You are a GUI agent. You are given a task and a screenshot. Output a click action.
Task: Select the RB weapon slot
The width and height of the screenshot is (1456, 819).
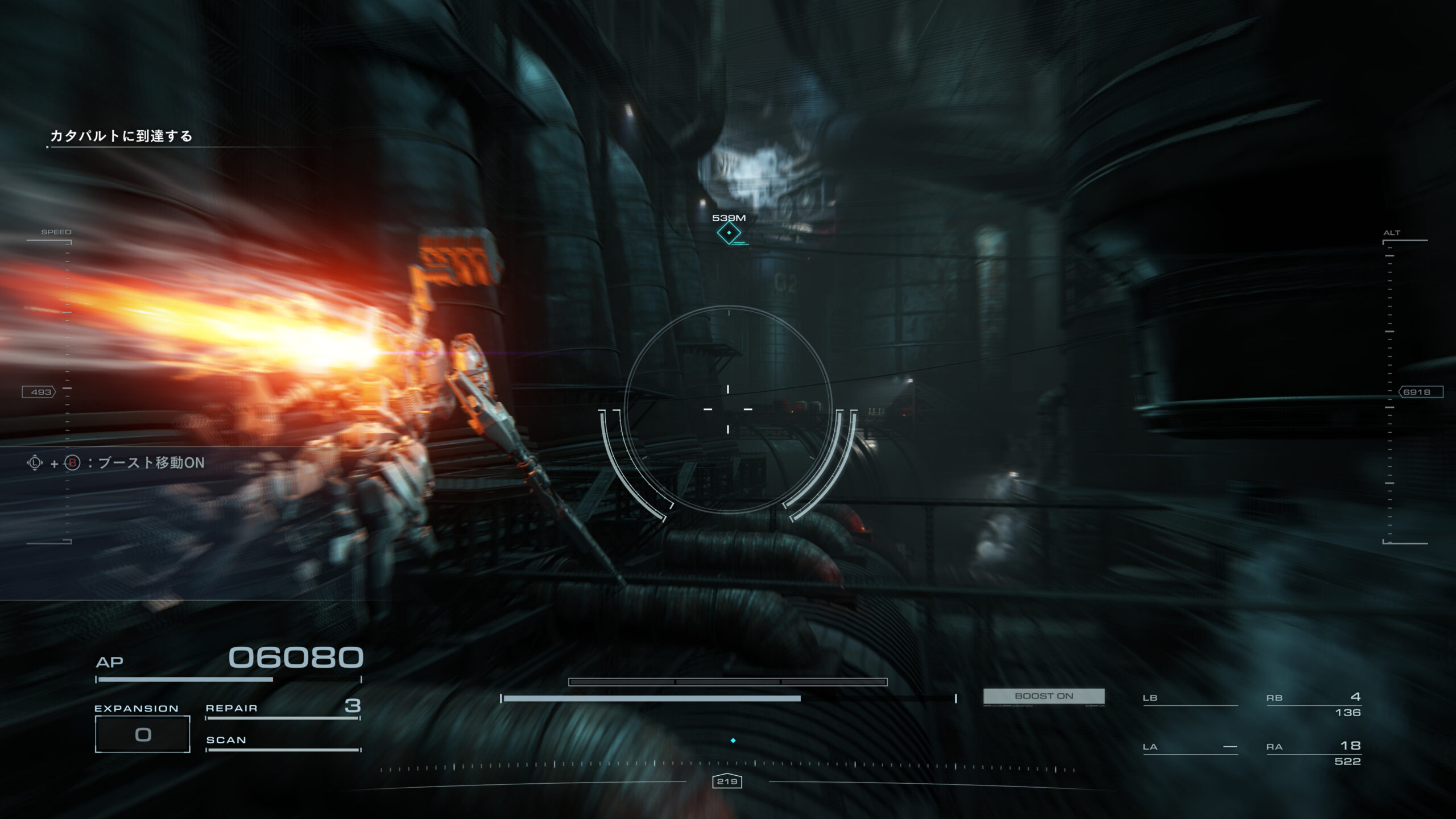click(x=1313, y=704)
